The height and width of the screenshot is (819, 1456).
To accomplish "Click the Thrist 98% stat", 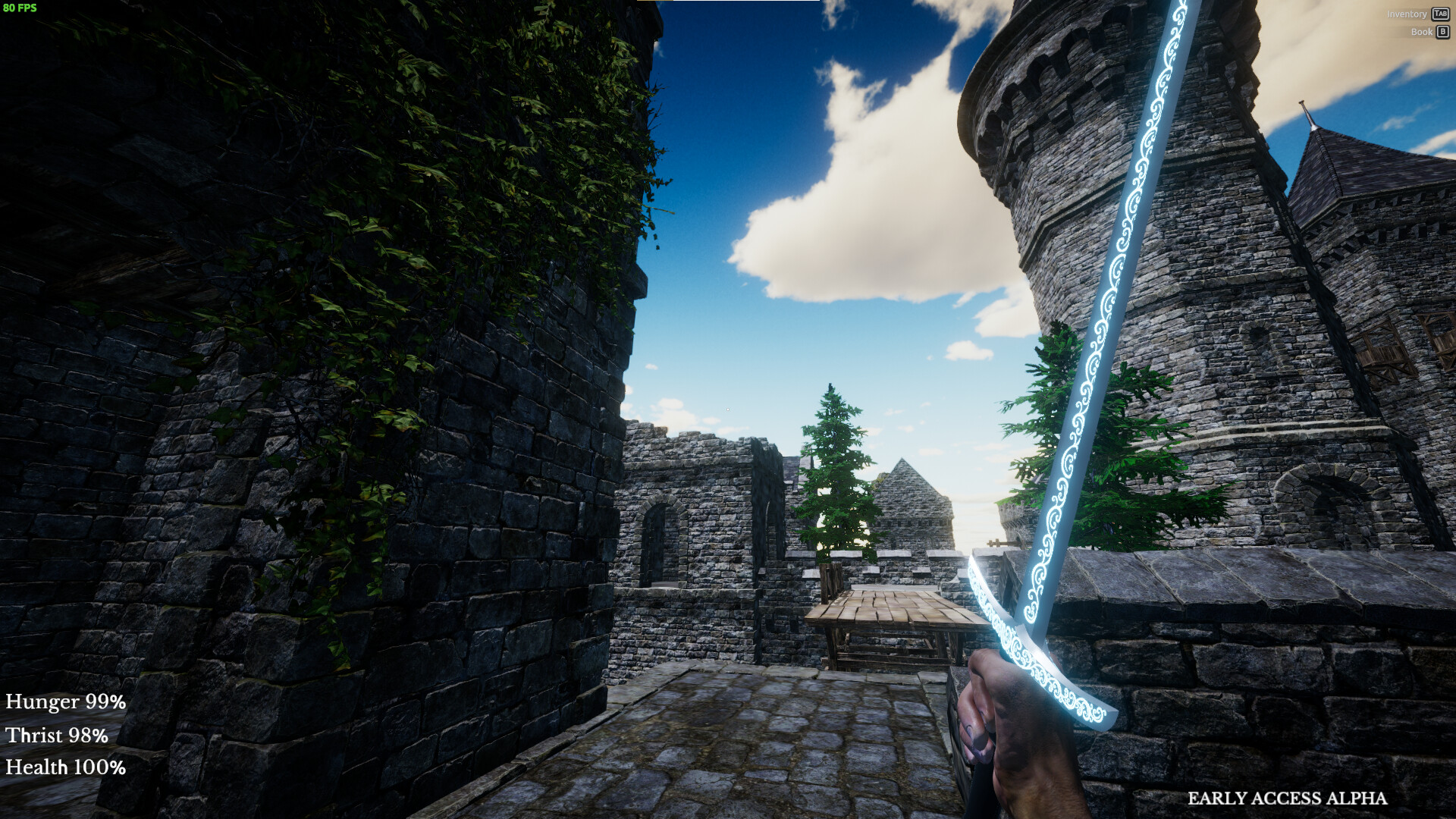I will coord(56,736).
